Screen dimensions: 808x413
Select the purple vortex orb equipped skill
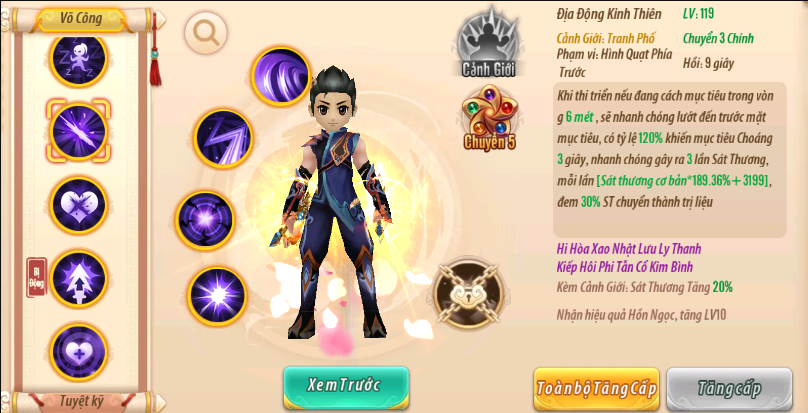point(204,219)
